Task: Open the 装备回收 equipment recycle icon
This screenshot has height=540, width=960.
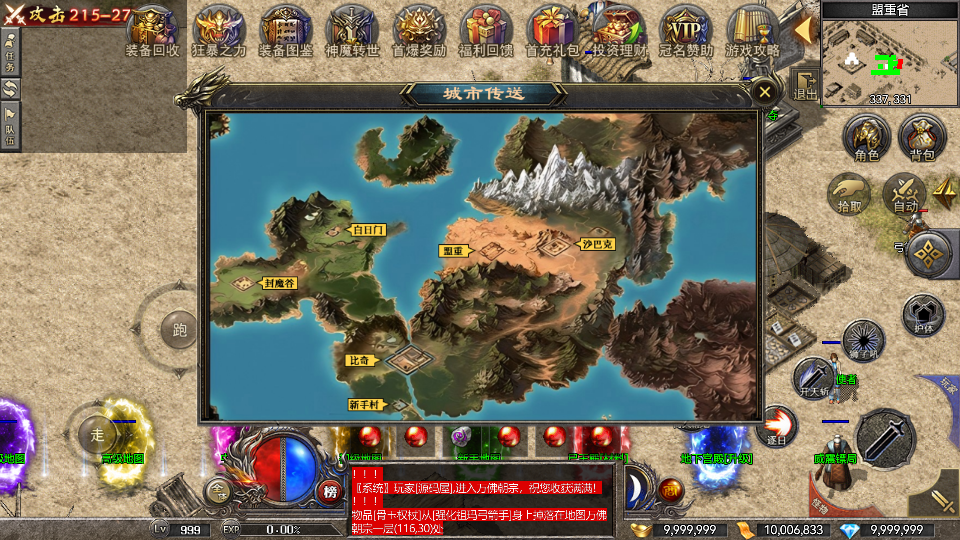Action: (152, 31)
